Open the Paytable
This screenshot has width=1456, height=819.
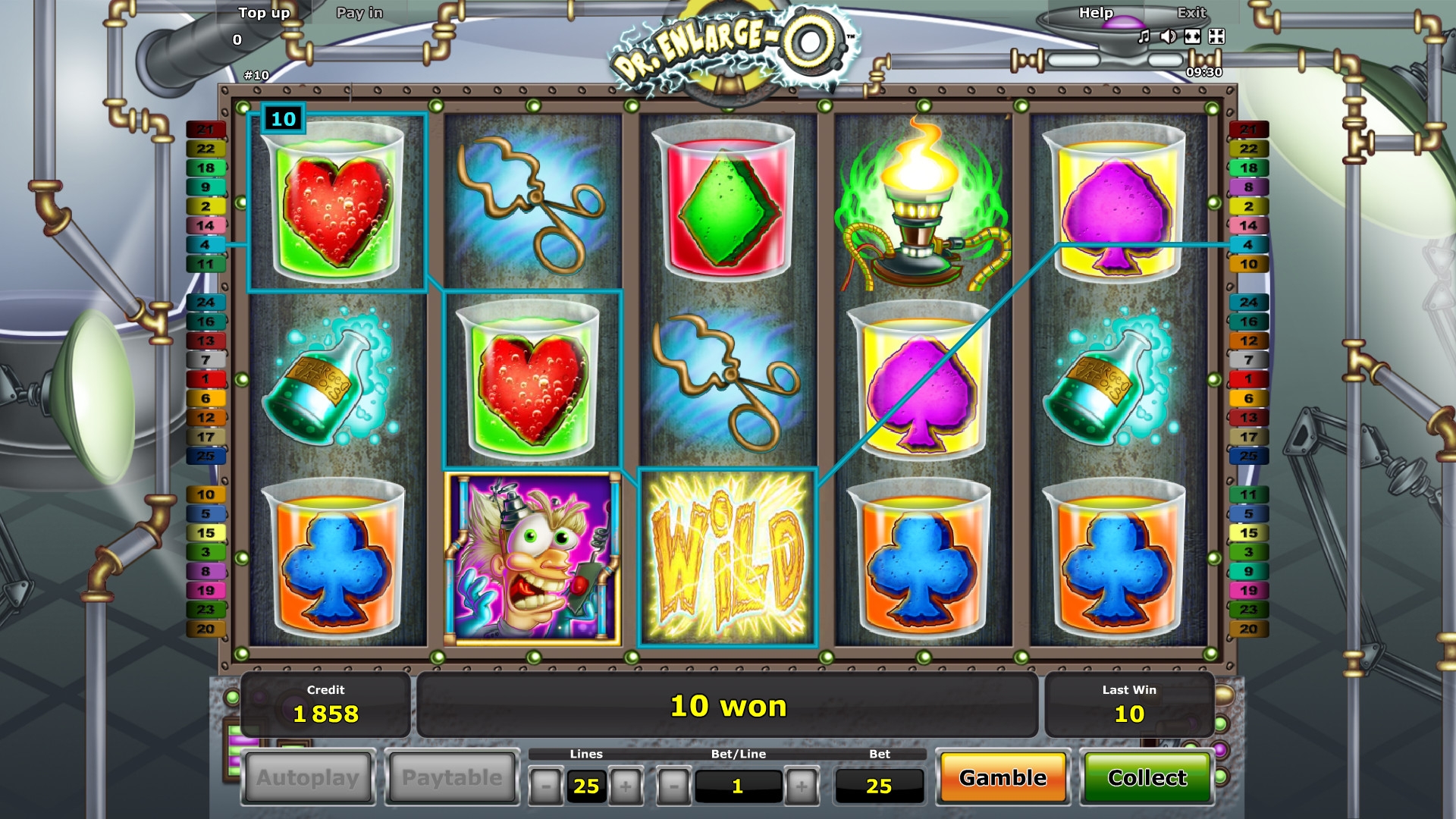pos(452,778)
